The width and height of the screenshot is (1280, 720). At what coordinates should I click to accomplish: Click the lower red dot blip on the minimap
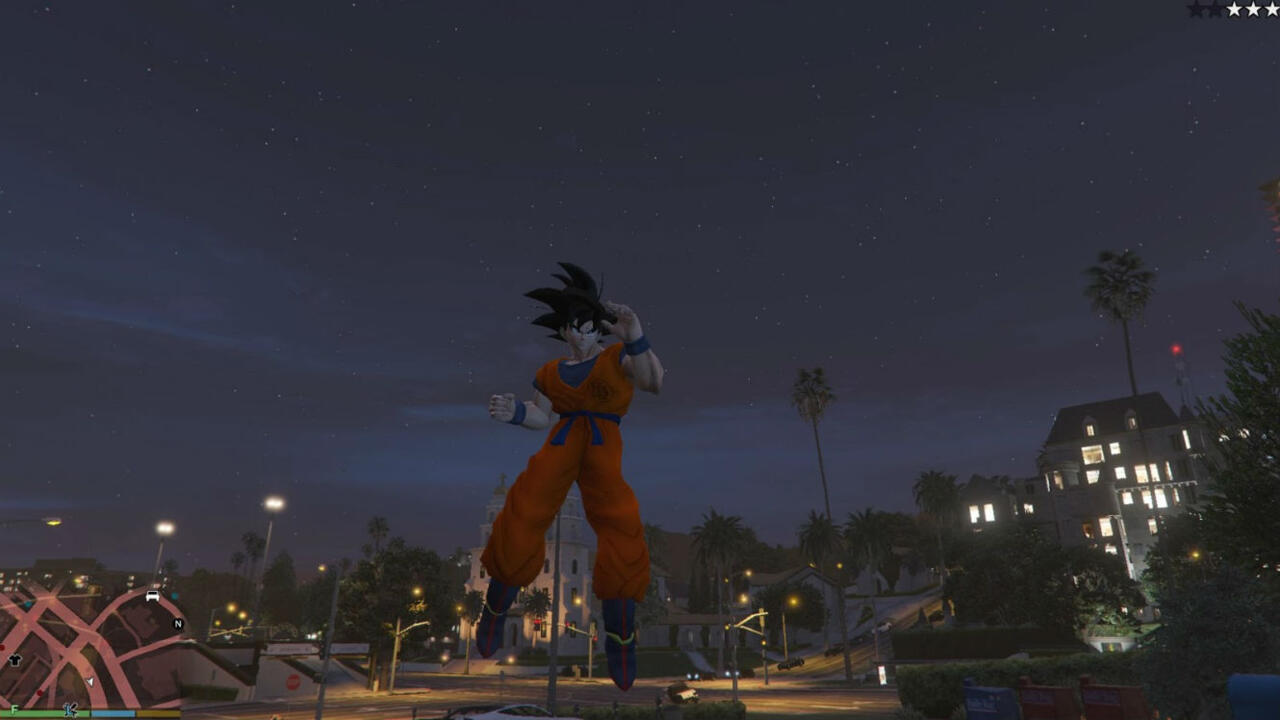click(x=39, y=692)
